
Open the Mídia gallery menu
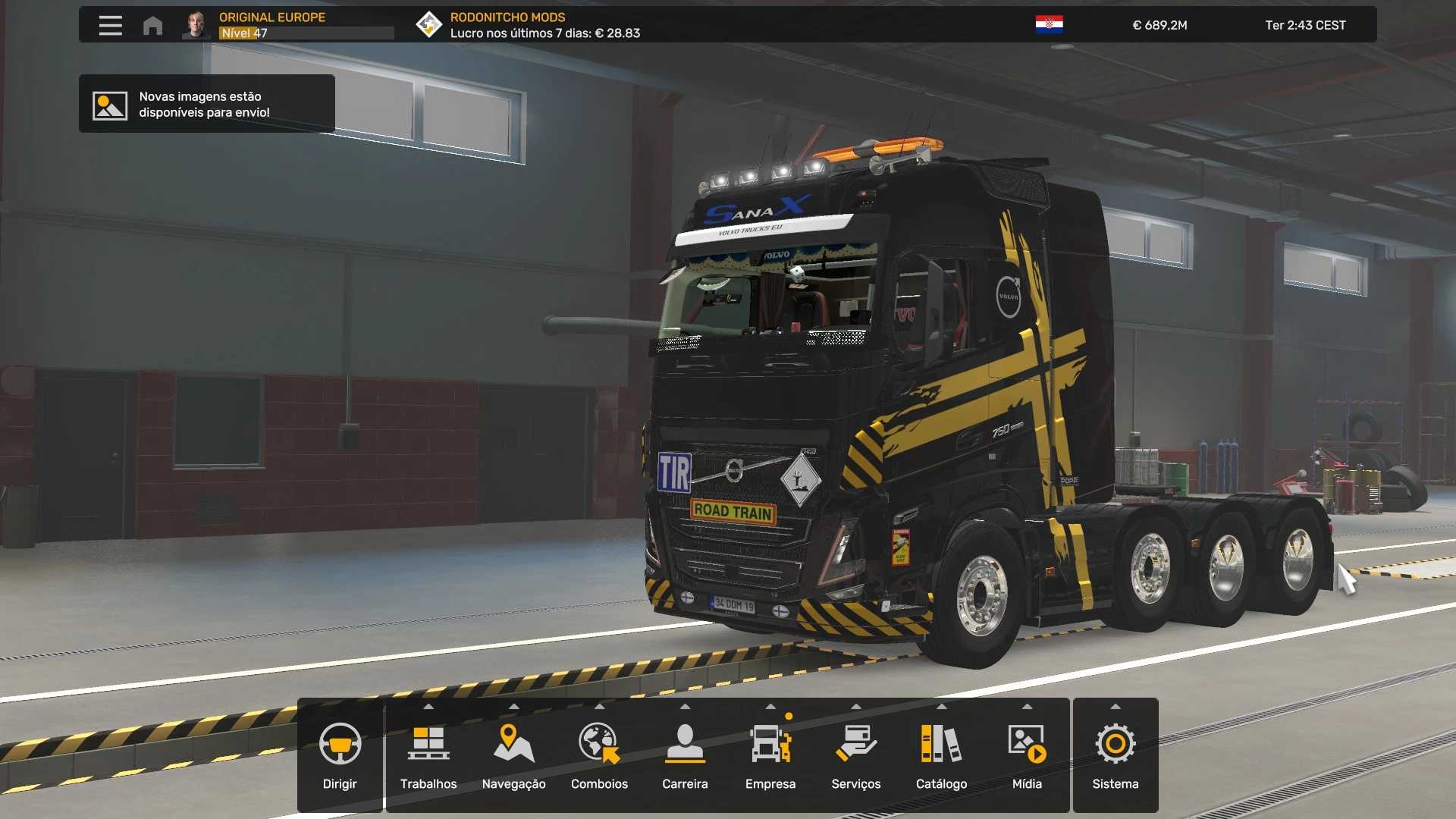1027,755
